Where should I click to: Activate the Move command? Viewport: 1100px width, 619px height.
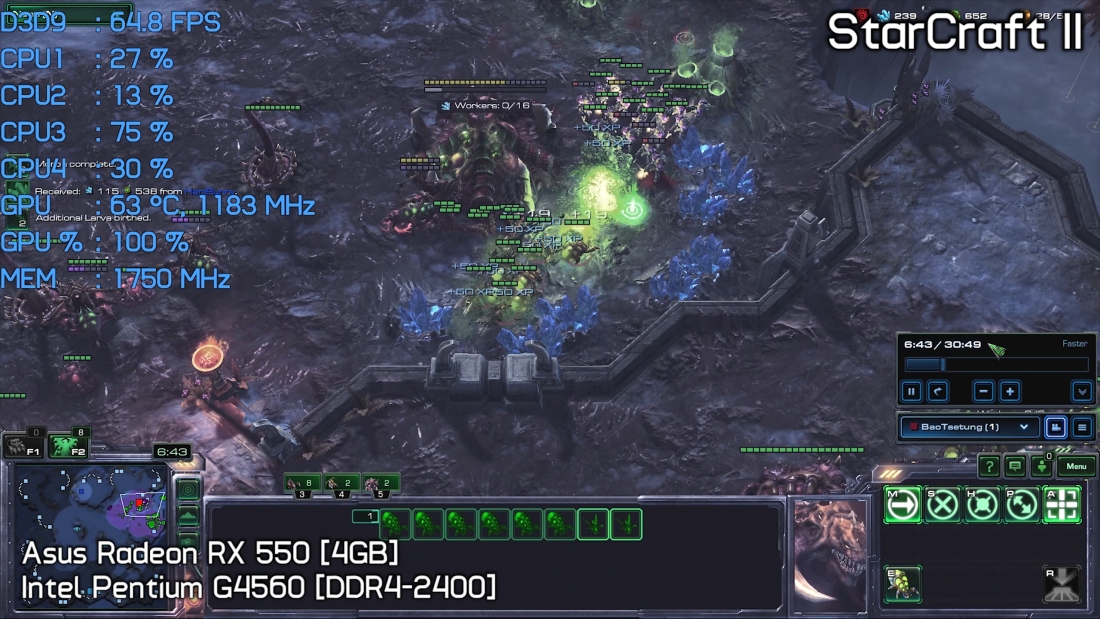[x=902, y=505]
